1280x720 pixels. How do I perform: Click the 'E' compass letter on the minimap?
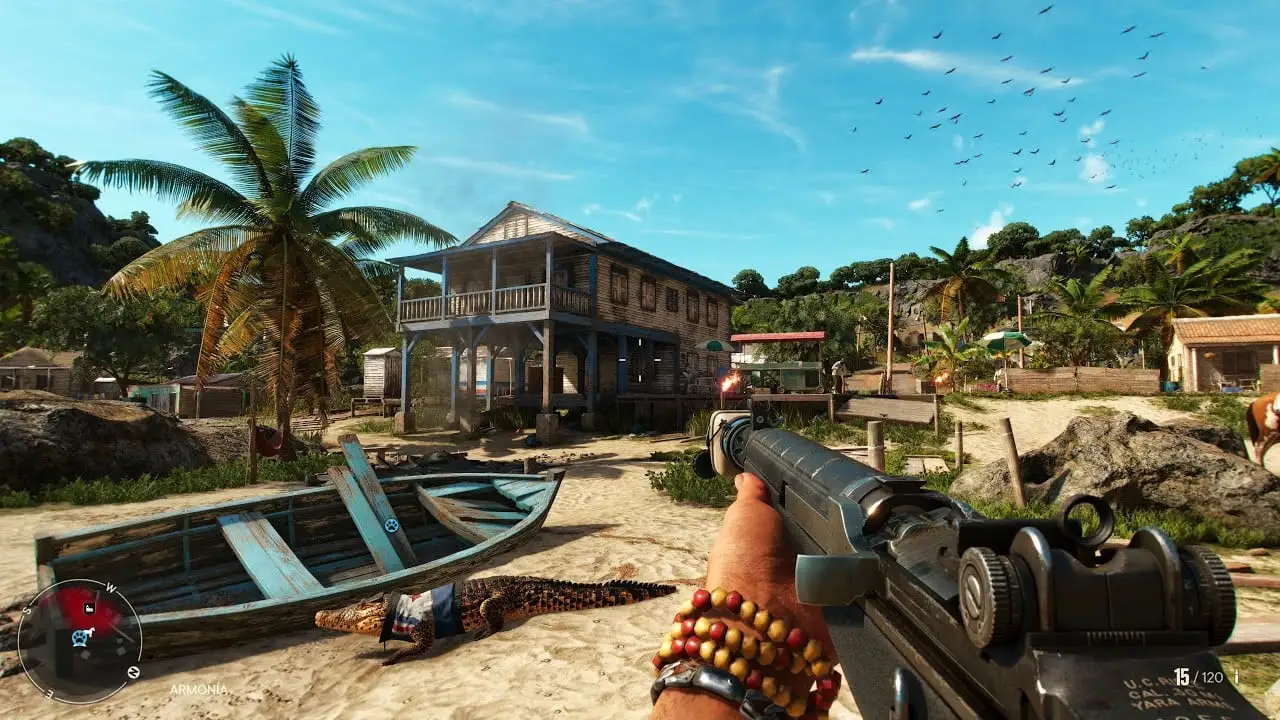coord(48,693)
